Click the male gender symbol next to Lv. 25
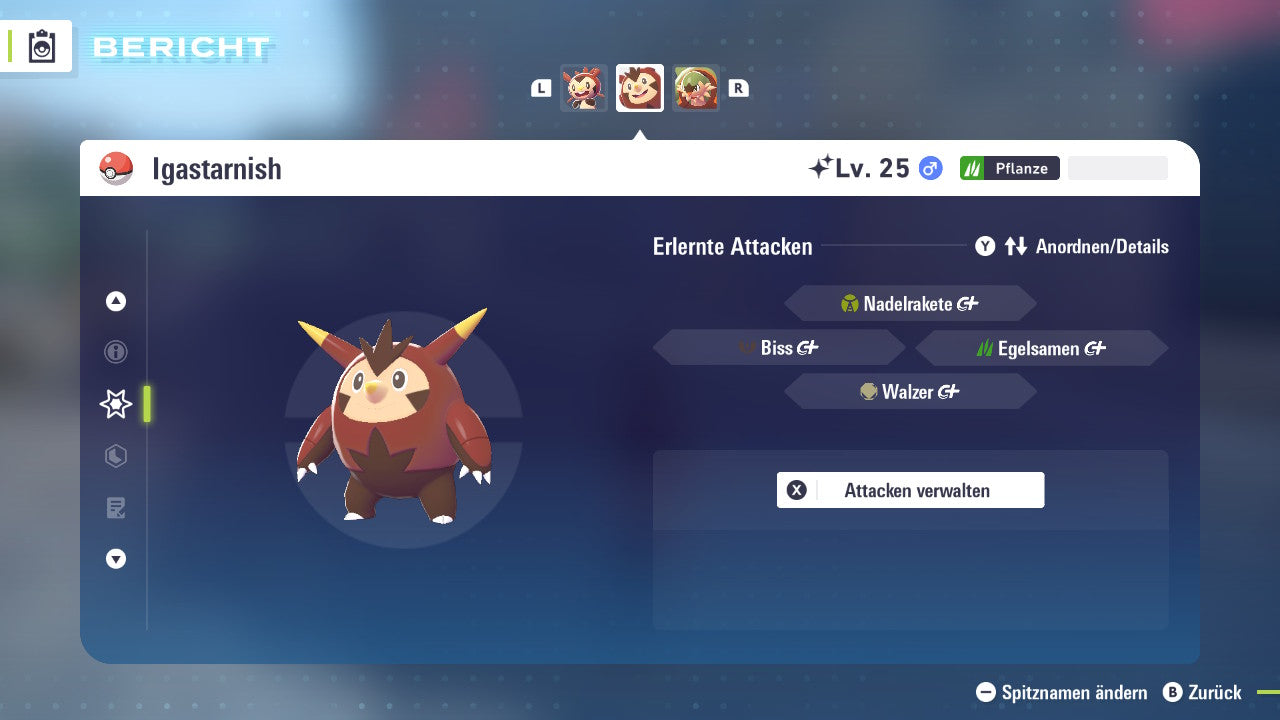Viewport: 1280px width, 720px height. [x=928, y=168]
